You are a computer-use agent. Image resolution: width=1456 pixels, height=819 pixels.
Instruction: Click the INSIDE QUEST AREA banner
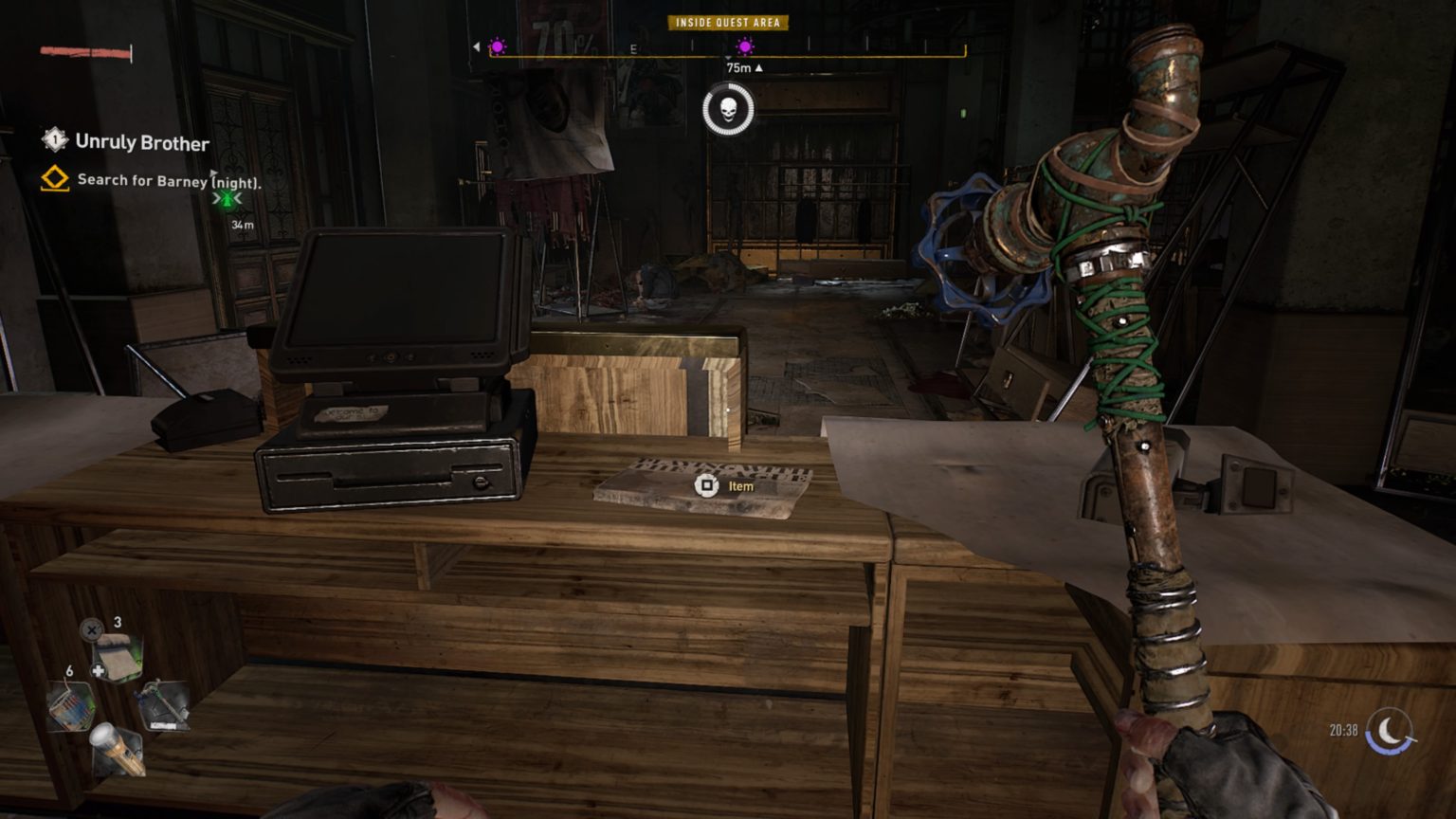click(x=726, y=23)
